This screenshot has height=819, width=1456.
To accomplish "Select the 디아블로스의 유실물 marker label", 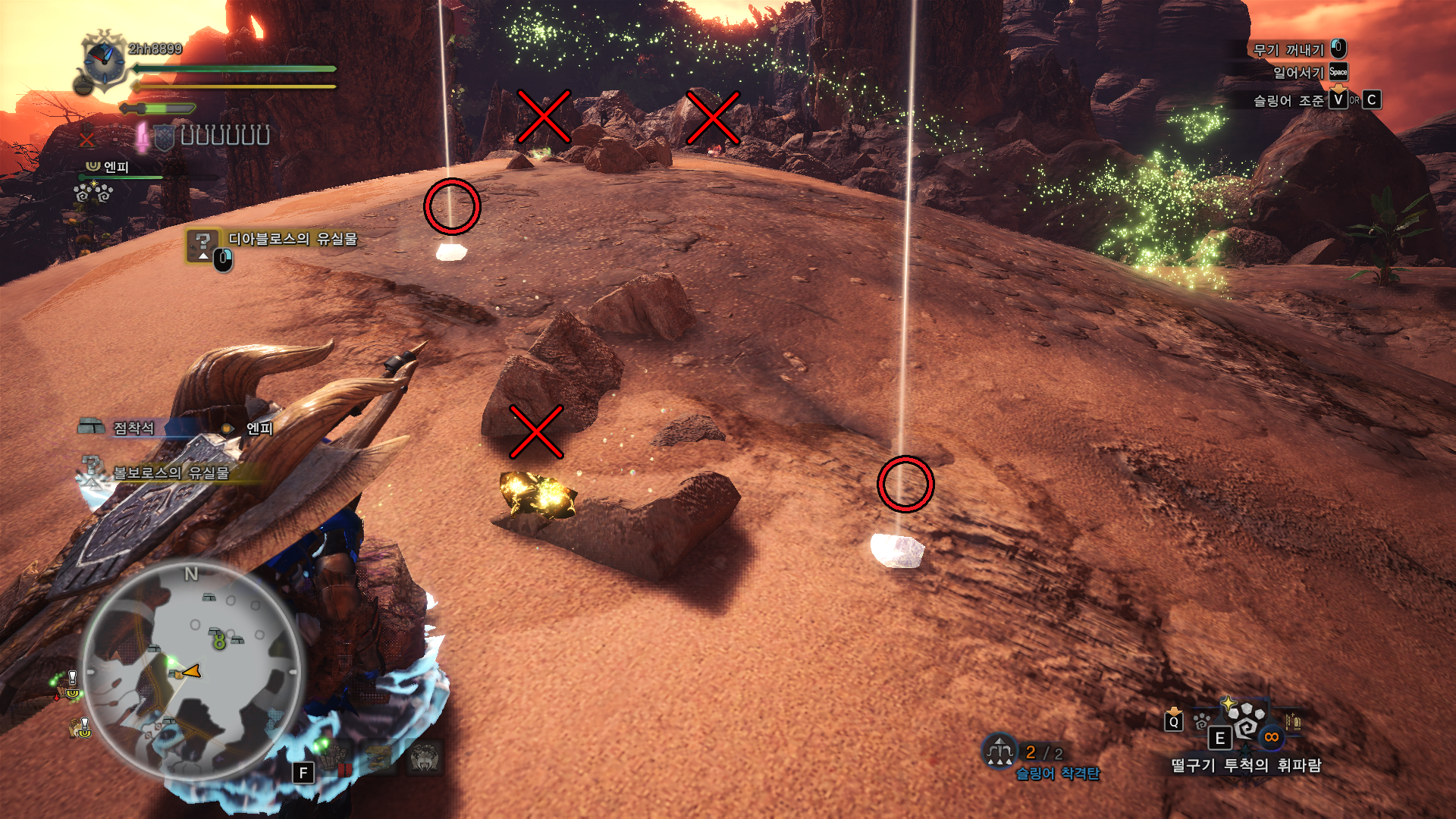I will click(x=292, y=239).
